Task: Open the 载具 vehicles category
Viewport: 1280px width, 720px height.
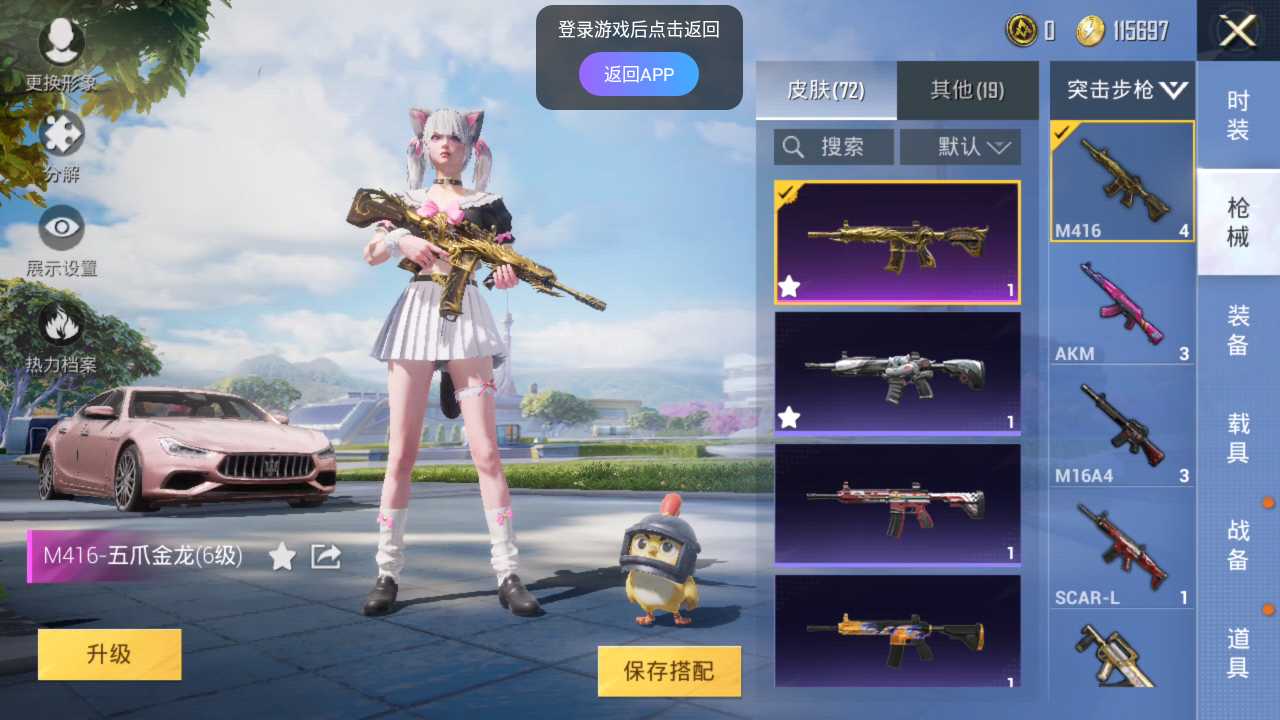Action: pos(1239,434)
